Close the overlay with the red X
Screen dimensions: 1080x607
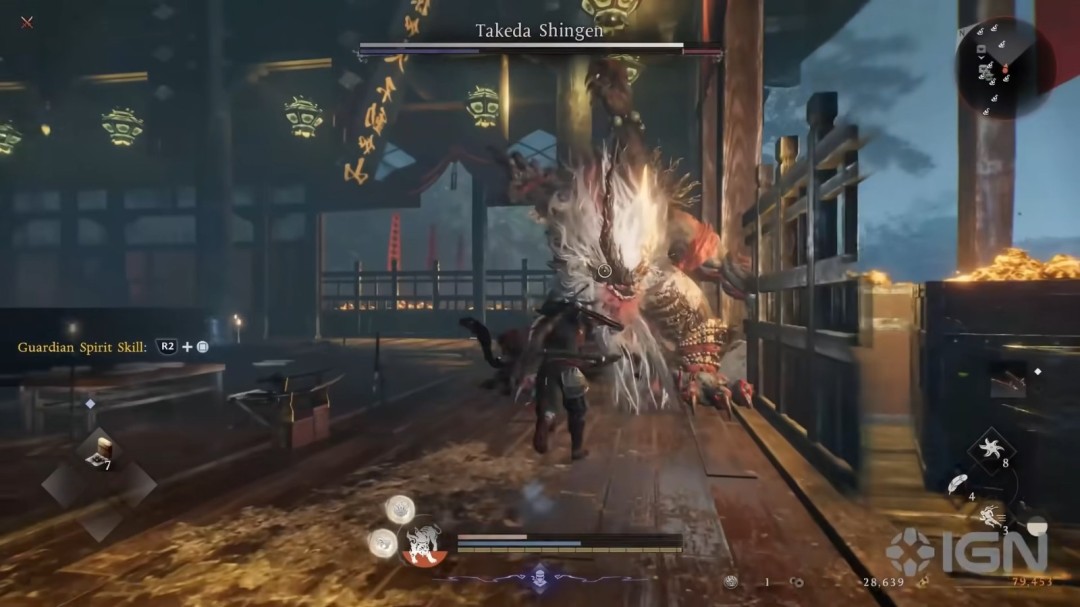coord(27,22)
